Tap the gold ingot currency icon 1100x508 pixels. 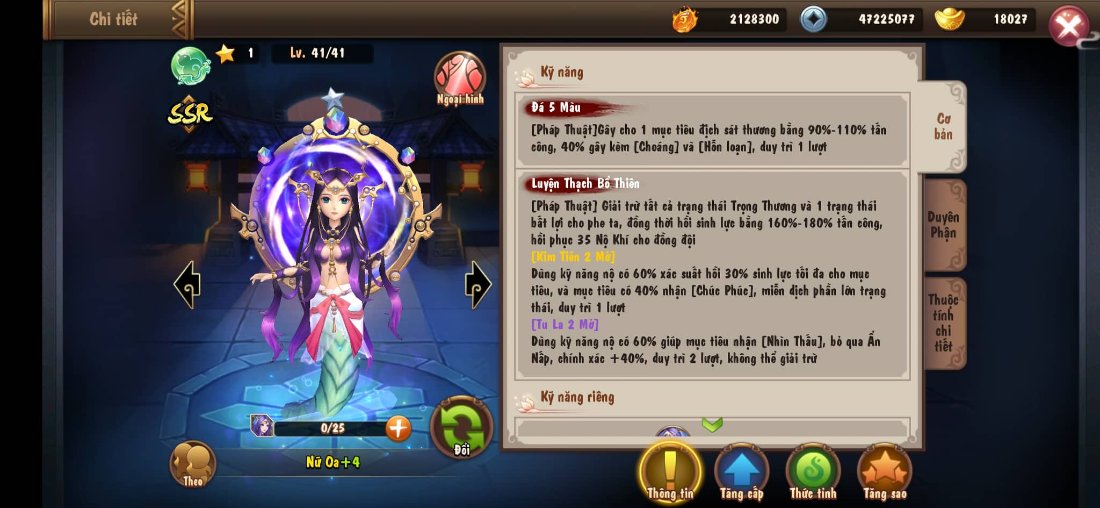949,19
